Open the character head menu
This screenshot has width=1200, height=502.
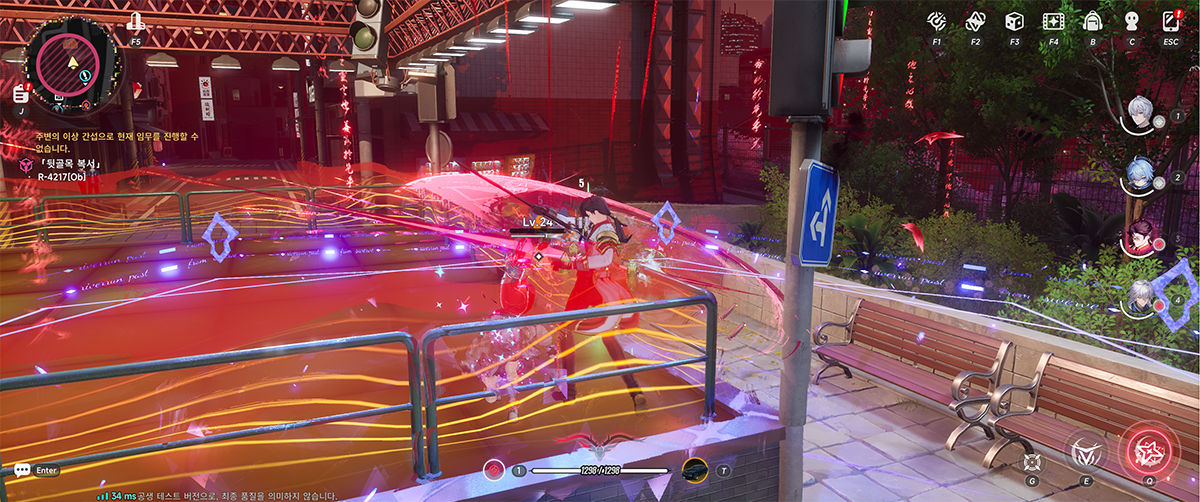[x=1132, y=21]
